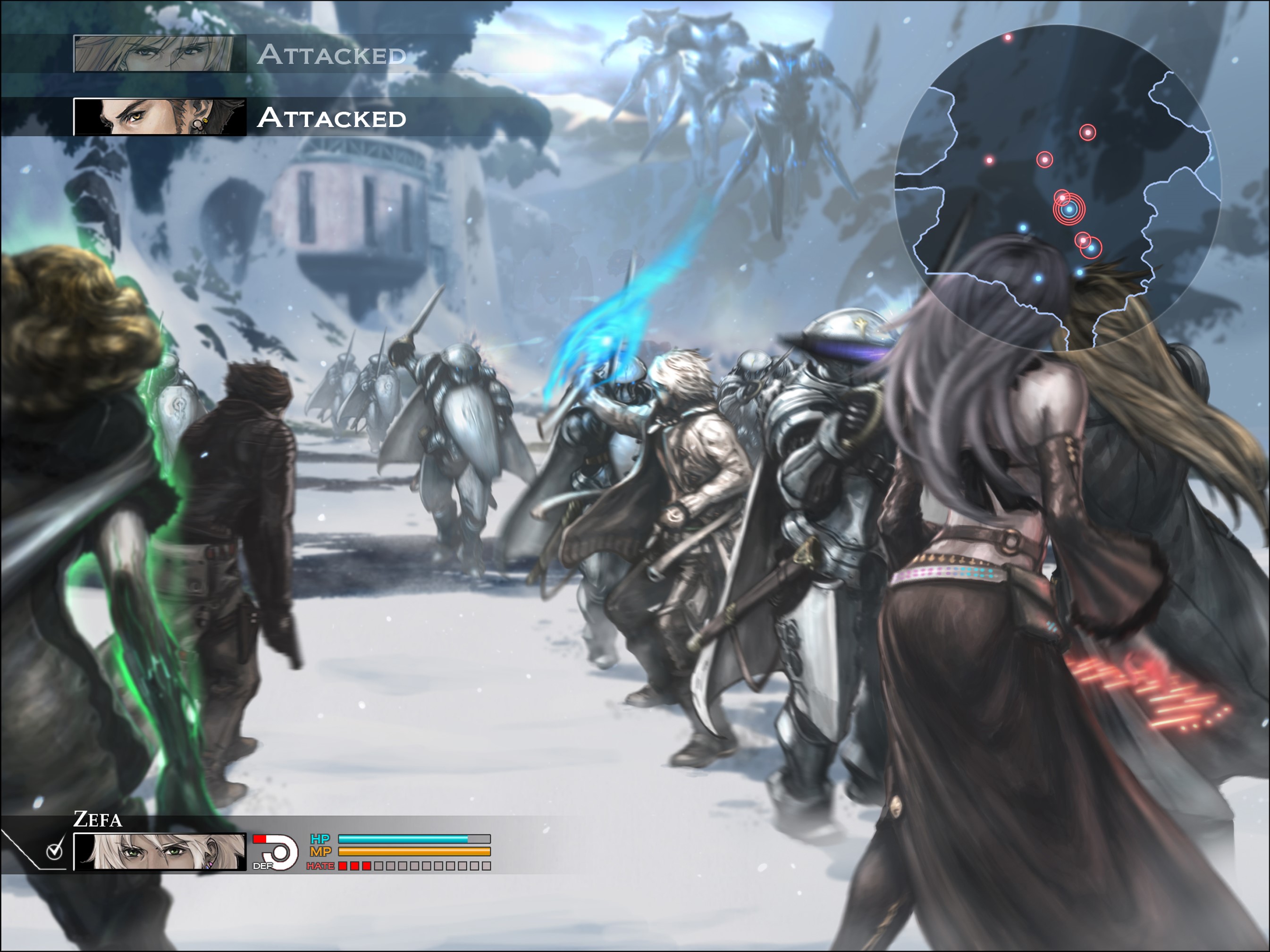Select the blond character's faded Attacked entry
This screenshot has width=1270, height=952.
pyautogui.click(x=241, y=54)
